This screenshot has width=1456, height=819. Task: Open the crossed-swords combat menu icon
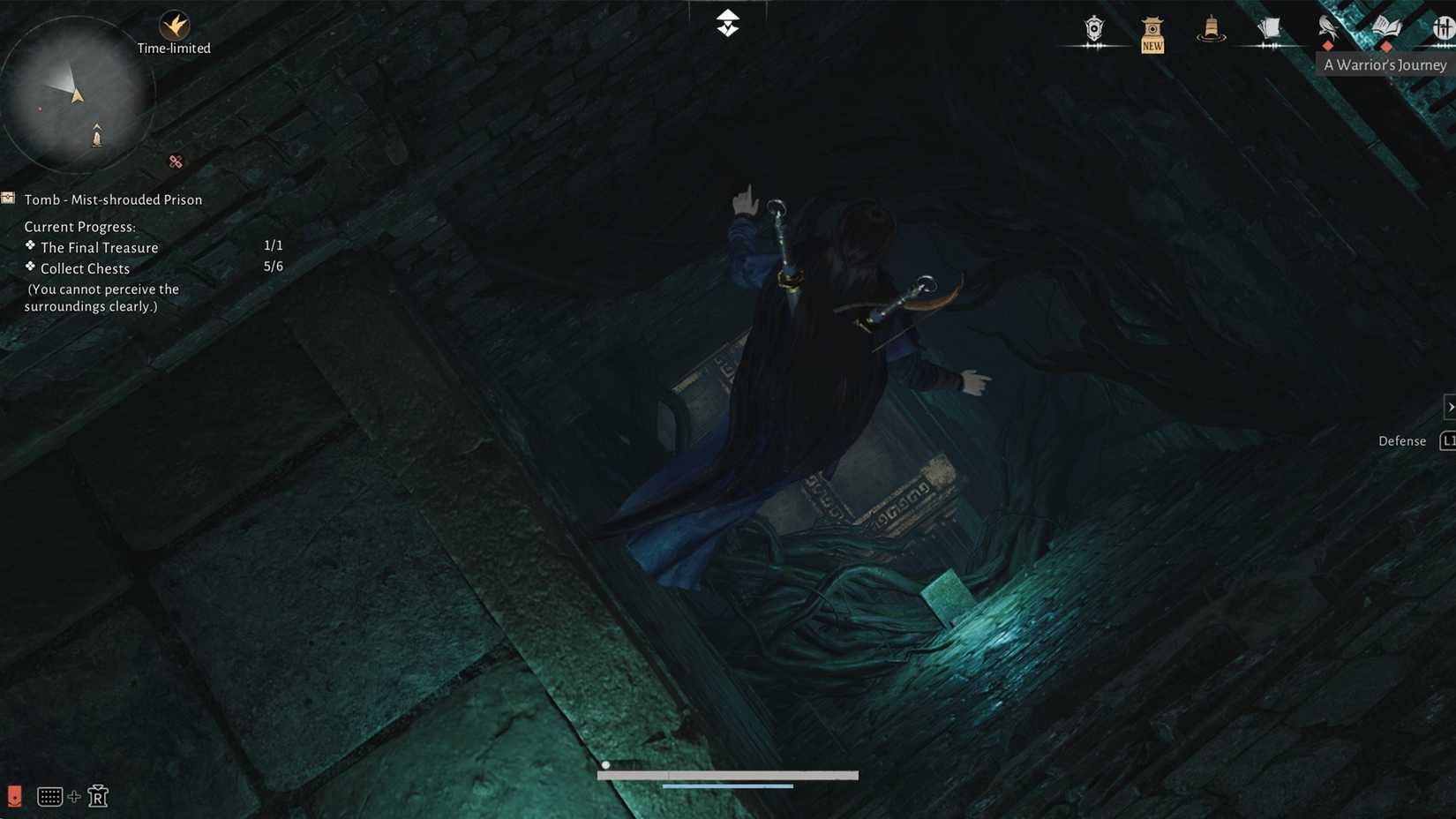click(x=1445, y=28)
